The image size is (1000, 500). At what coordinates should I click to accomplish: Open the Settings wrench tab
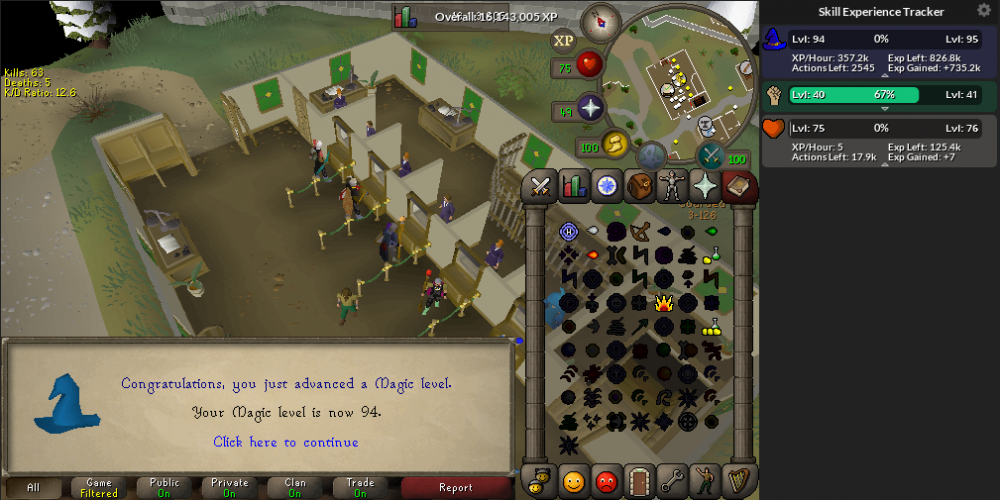(673, 478)
